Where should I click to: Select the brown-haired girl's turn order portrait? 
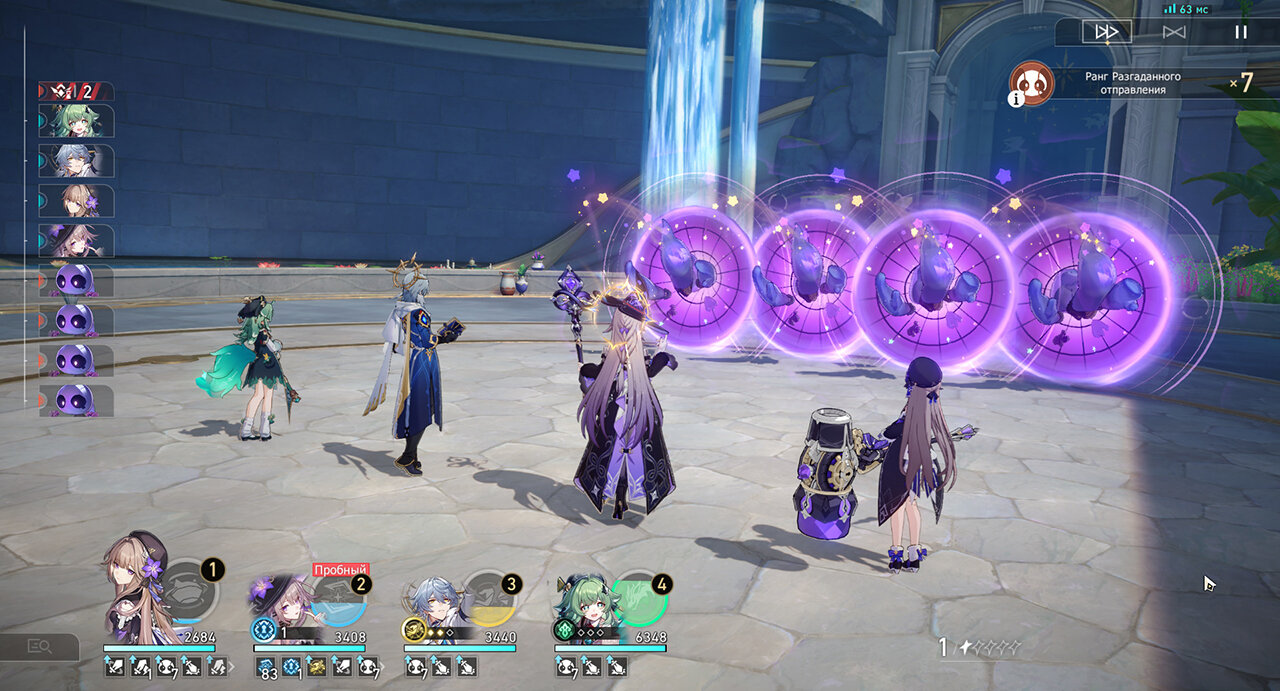coord(77,201)
